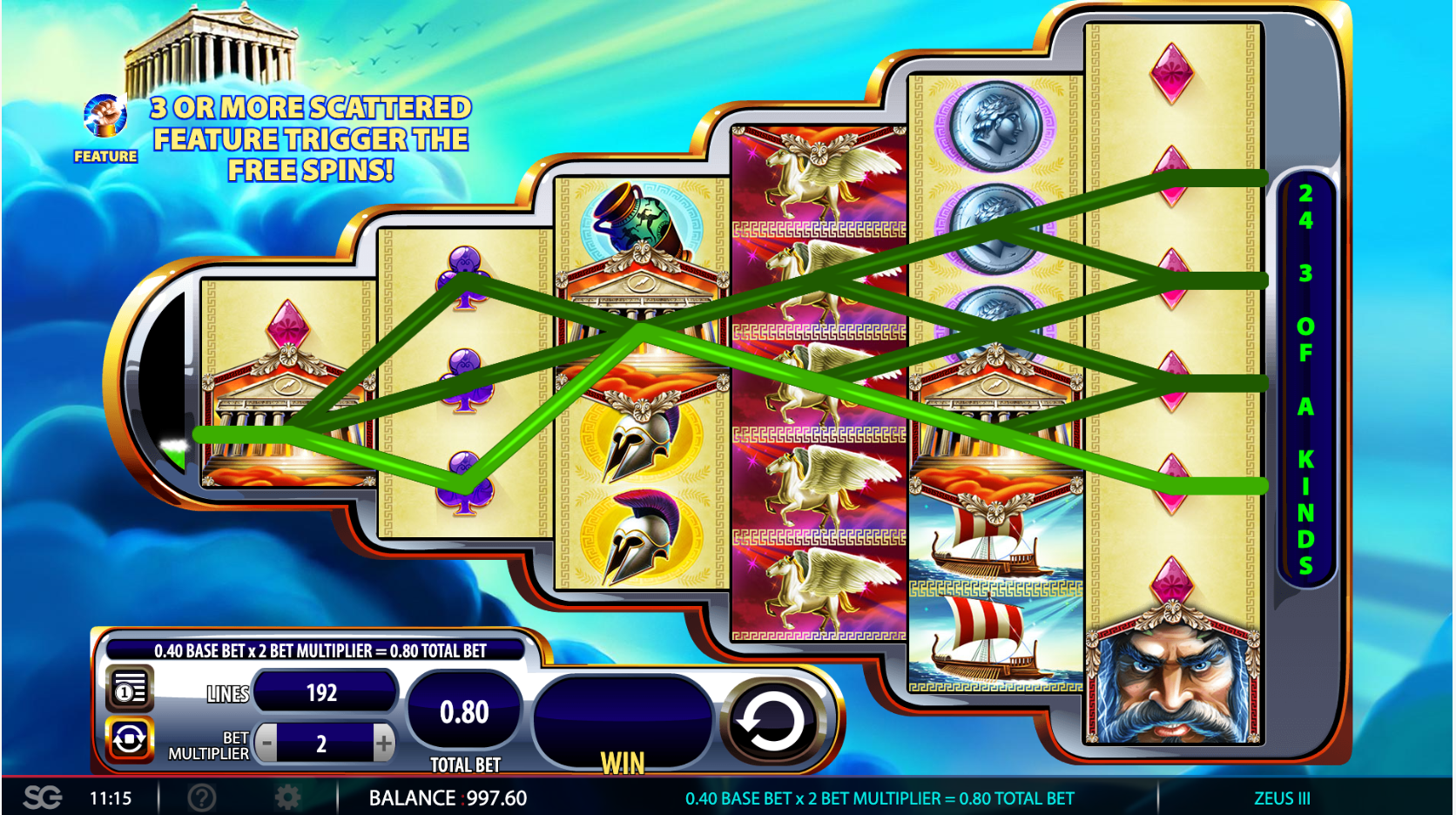Decrease the bet multiplier with minus
This screenshot has height=815, width=1456.
pos(267,744)
